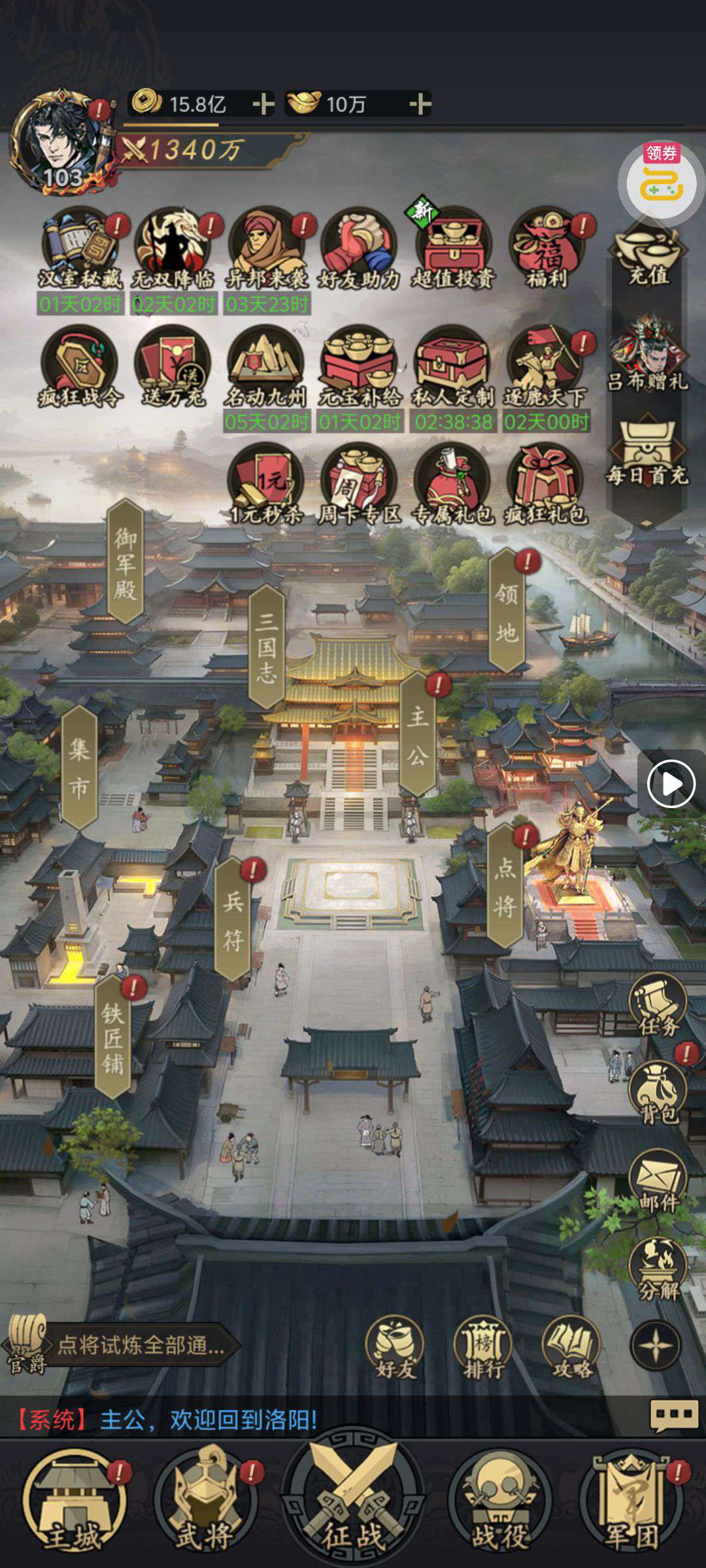Open the 1元秒杀 deal
The width and height of the screenshot is (706, 1568).
click(266, 485)
